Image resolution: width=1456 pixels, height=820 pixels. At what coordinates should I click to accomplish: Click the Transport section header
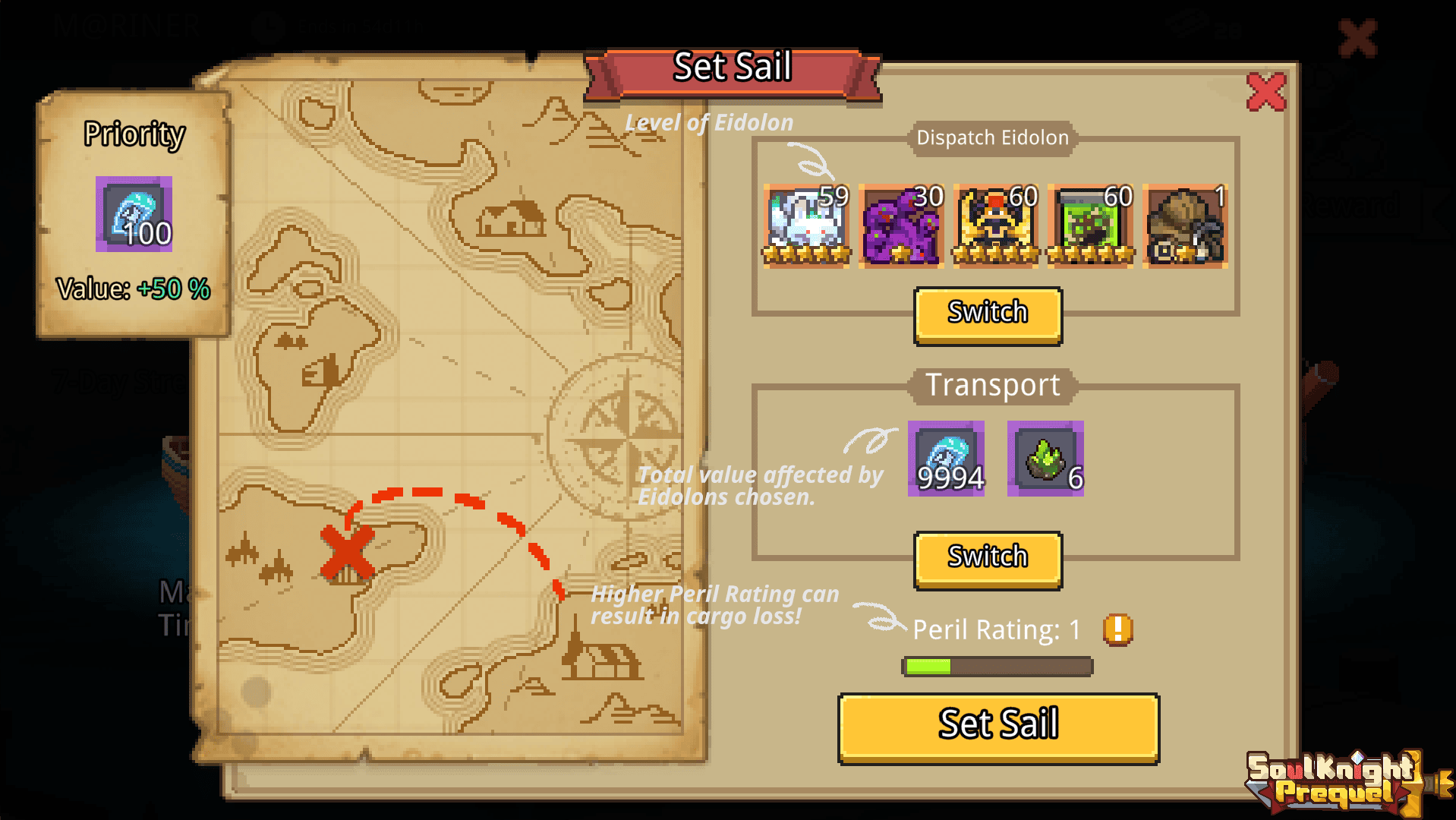(x=992, y=385)
